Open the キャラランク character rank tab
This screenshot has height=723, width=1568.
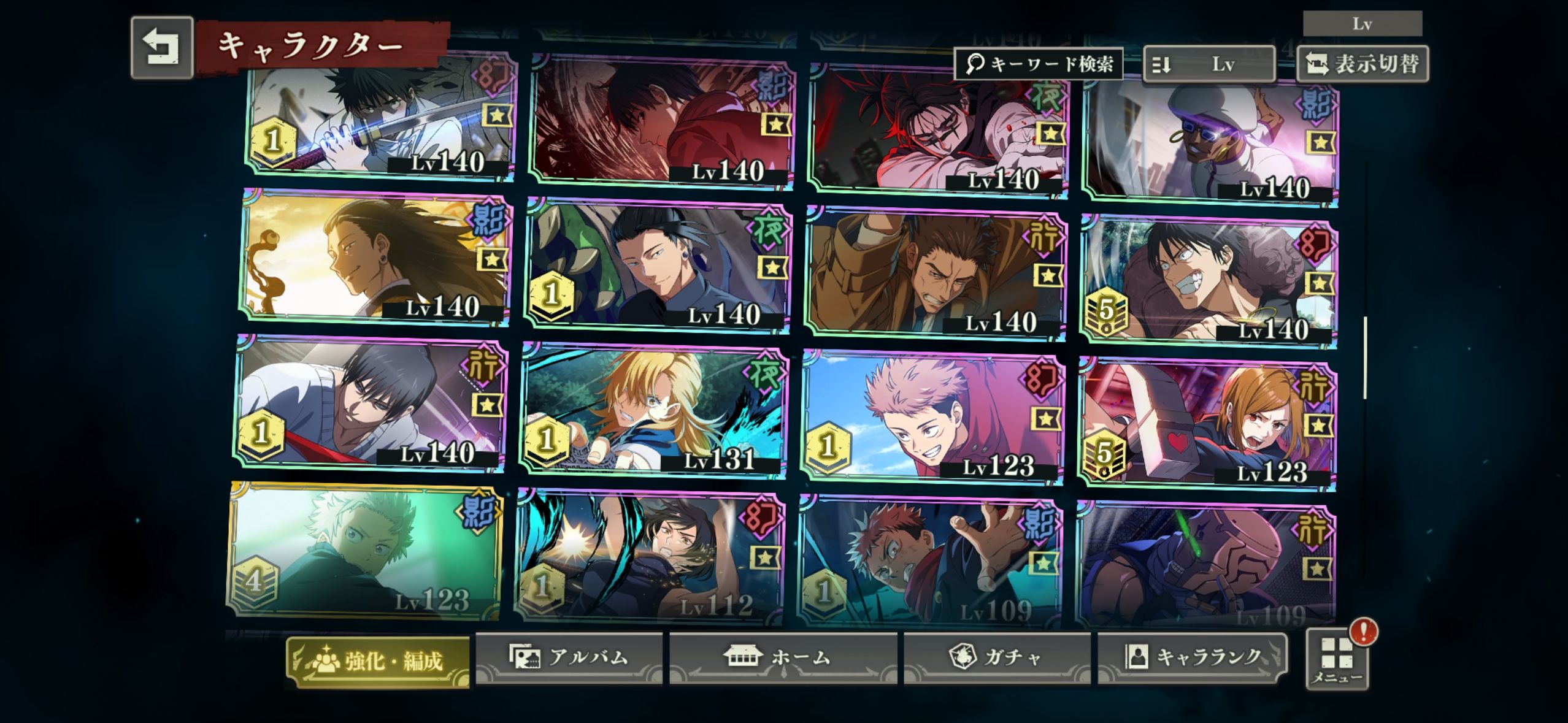pos(1191,657)
